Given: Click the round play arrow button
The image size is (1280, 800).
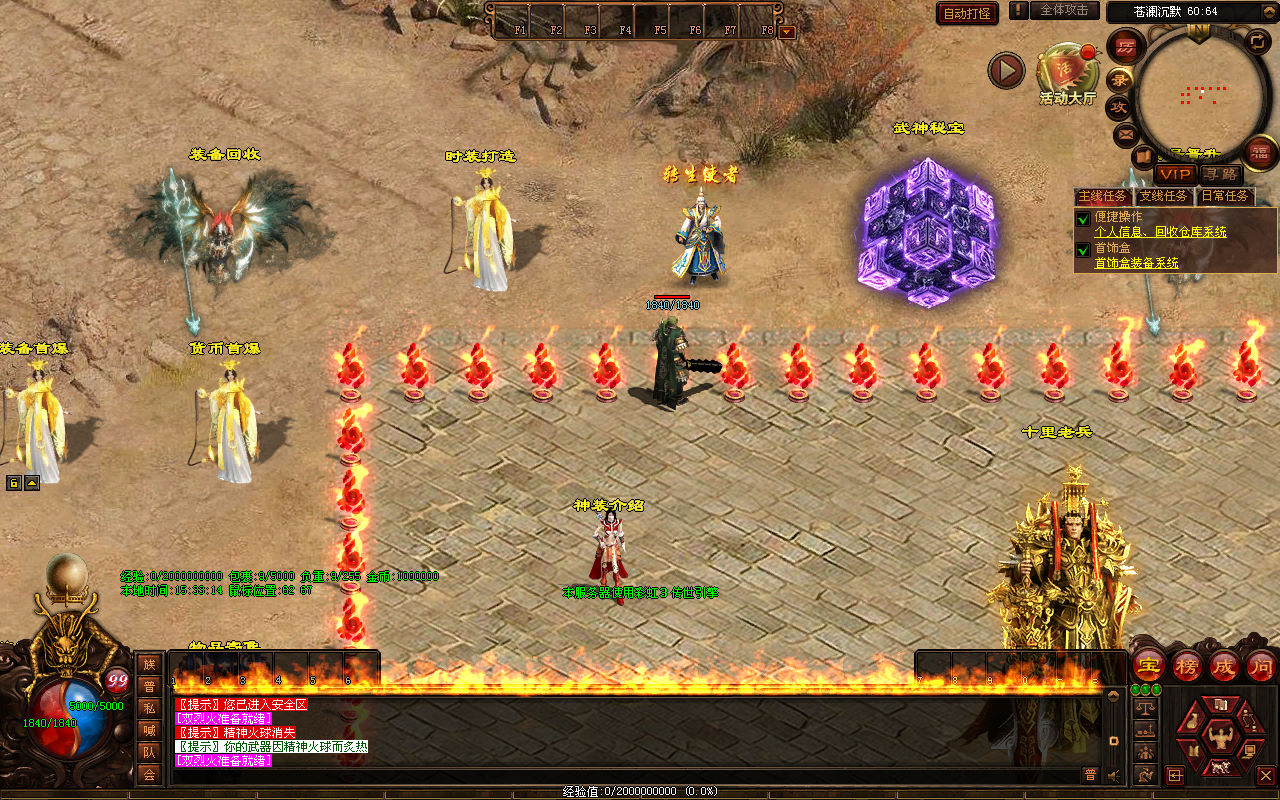Looking at the screenshot, I should 1006,70.
